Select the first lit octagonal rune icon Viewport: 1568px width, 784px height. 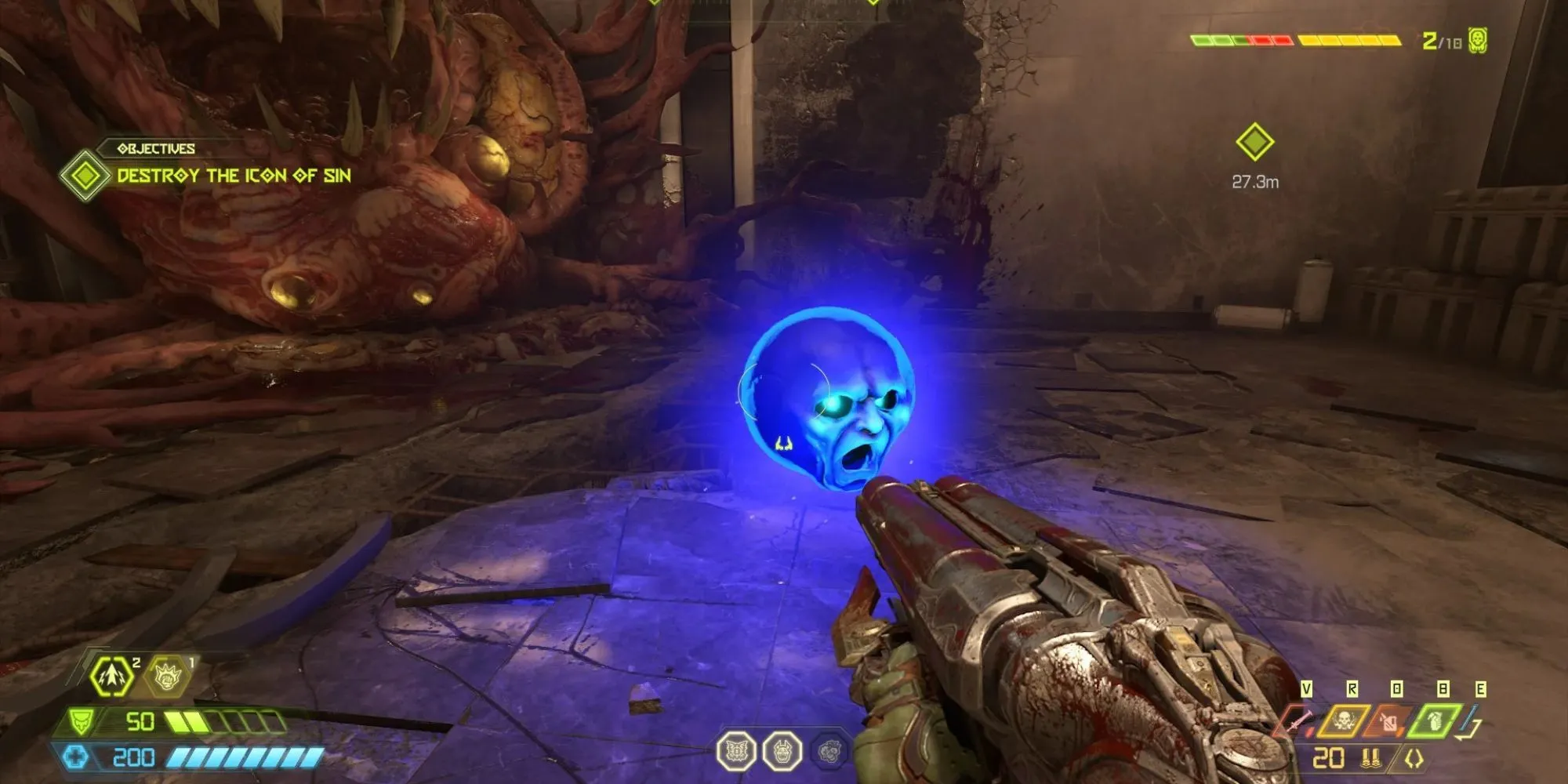pyautogui.click(x=736, y=751)
